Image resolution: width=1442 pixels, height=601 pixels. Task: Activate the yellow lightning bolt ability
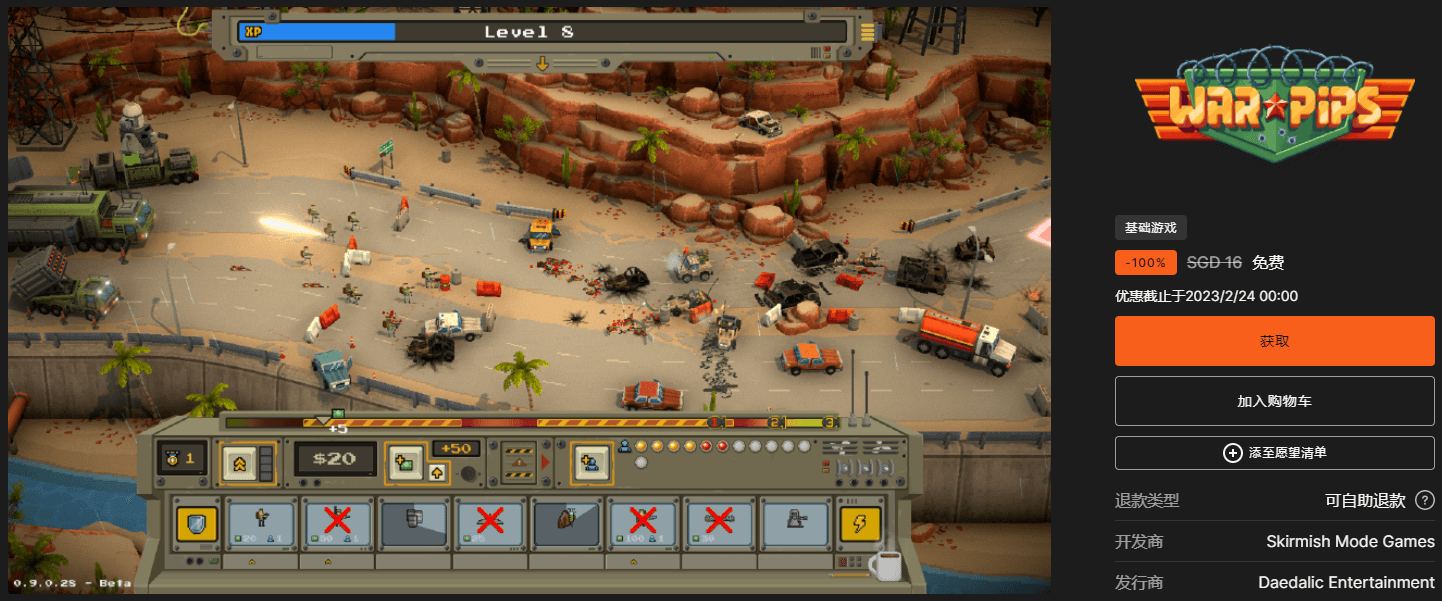pos(861,523)
